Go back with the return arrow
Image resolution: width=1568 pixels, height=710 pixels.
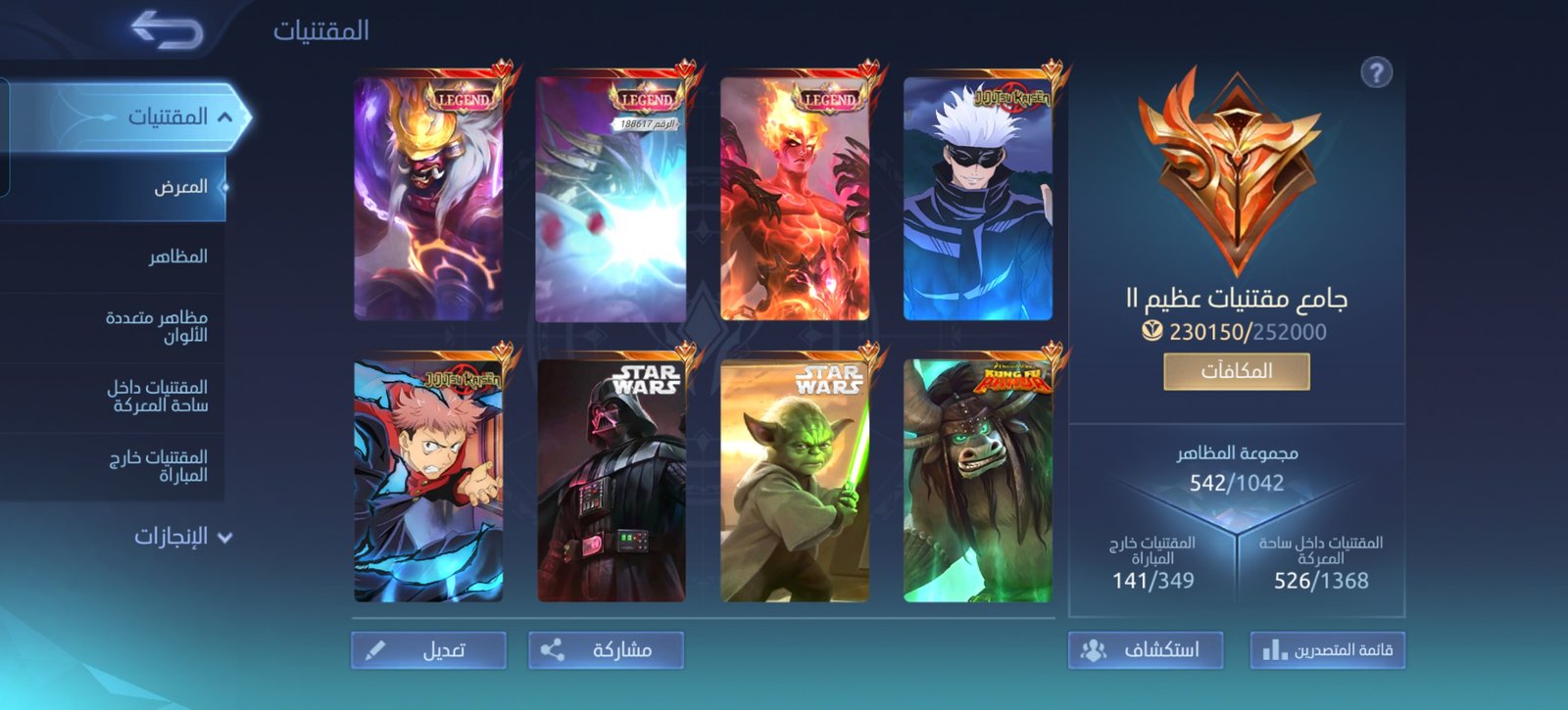click(167, 30)
